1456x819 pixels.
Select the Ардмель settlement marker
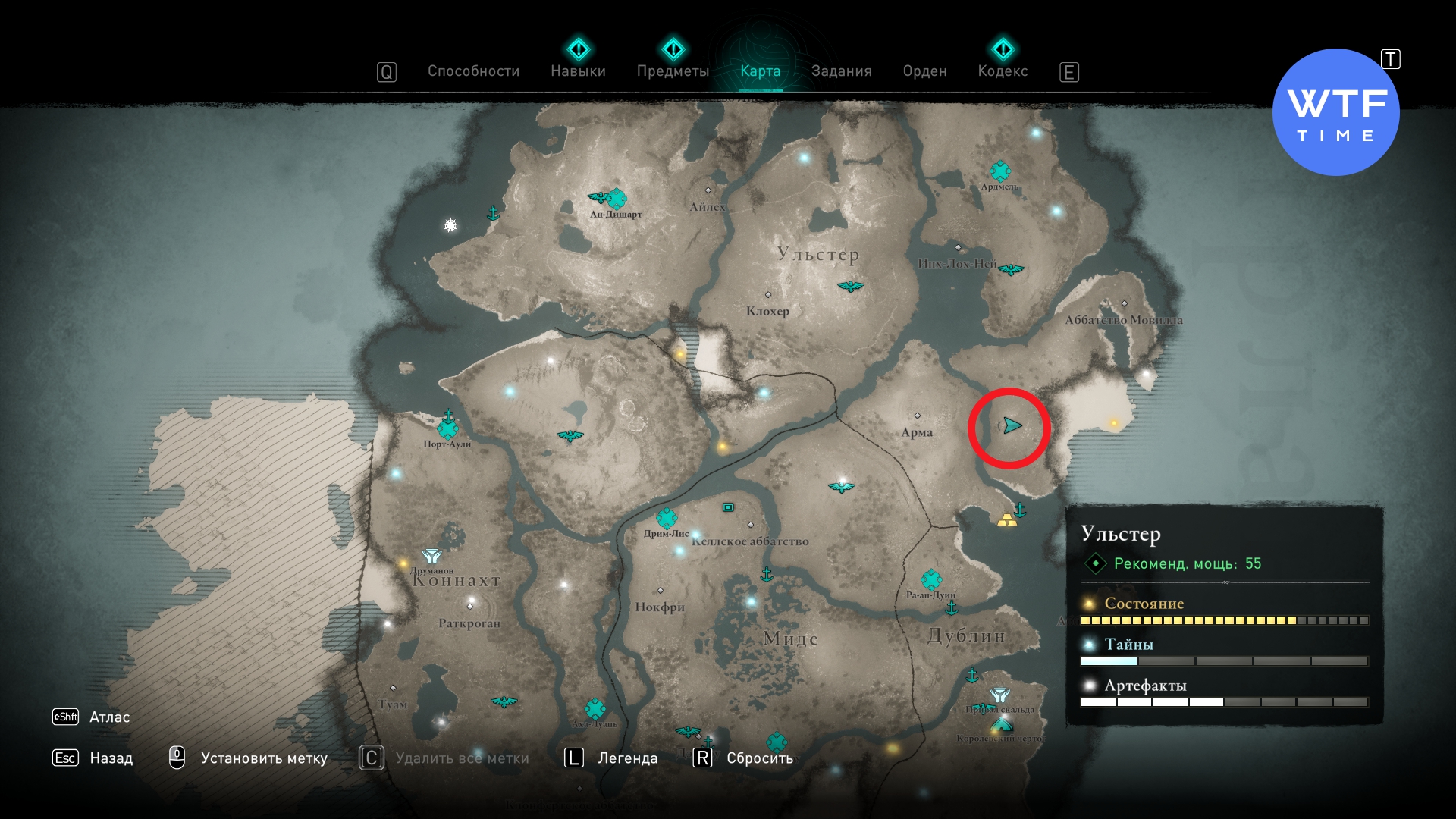[1000, 171]
